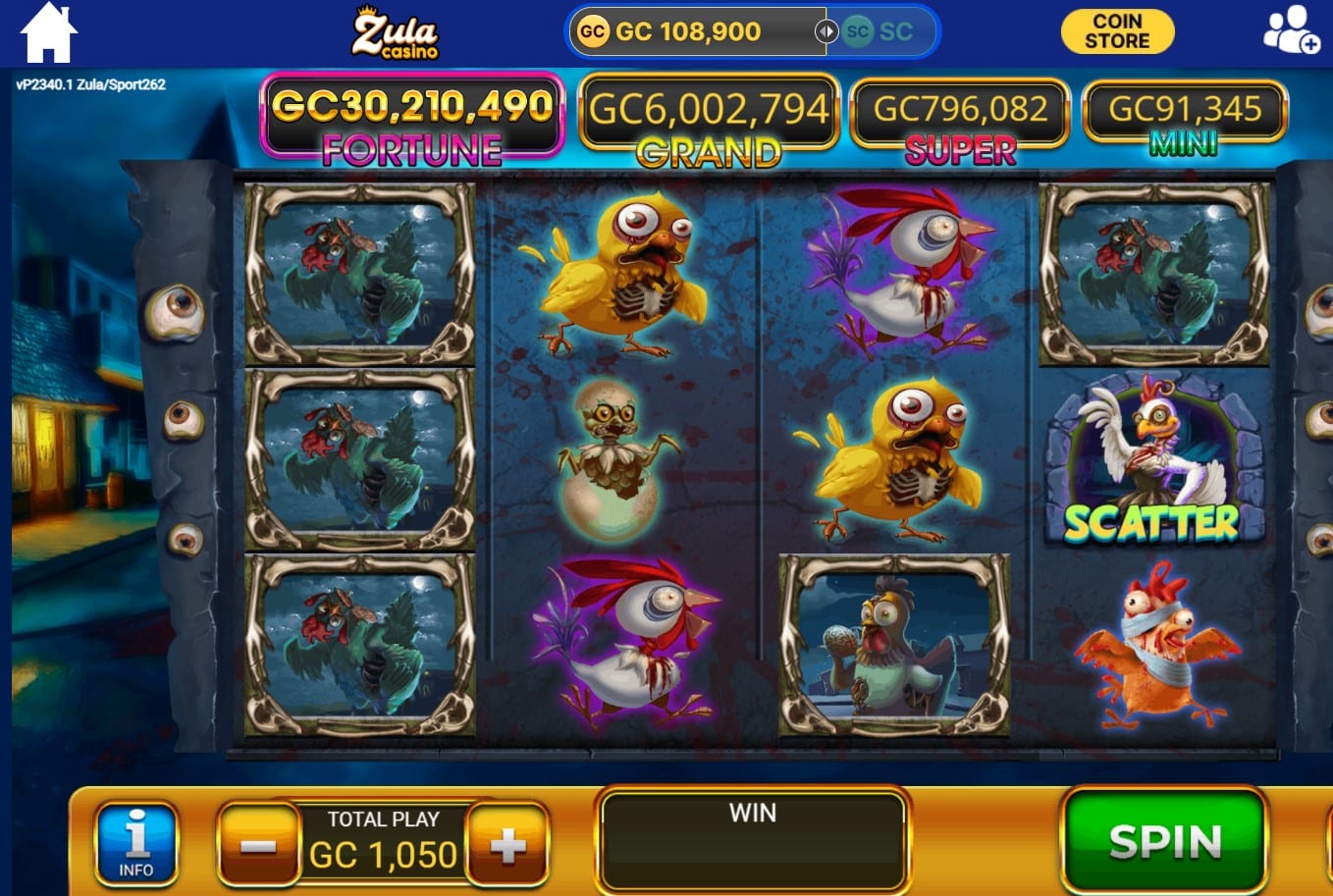Decrease total play with minus button

point(258,845)
